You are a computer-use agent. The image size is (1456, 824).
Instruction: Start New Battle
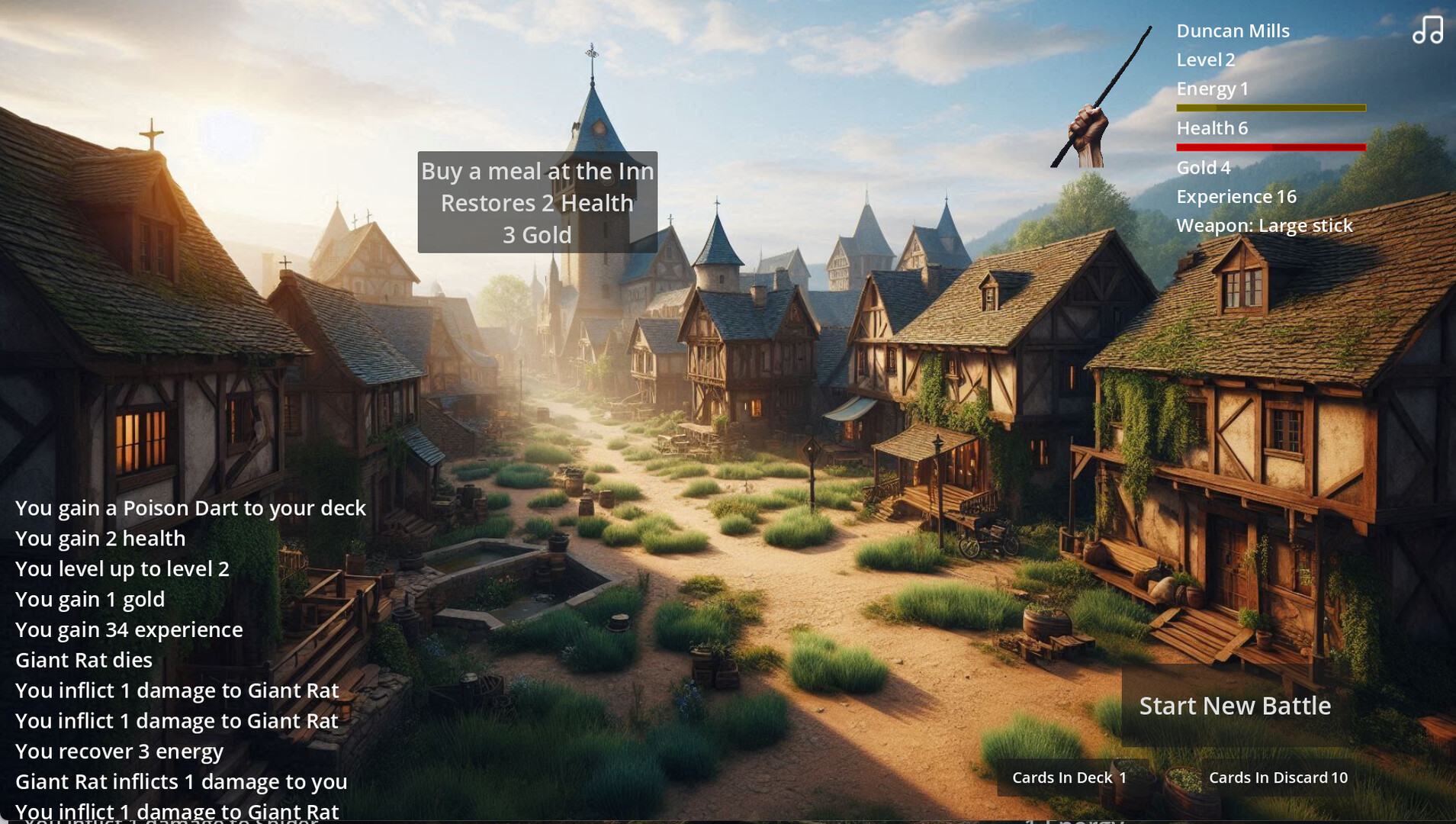[1234, 706]
